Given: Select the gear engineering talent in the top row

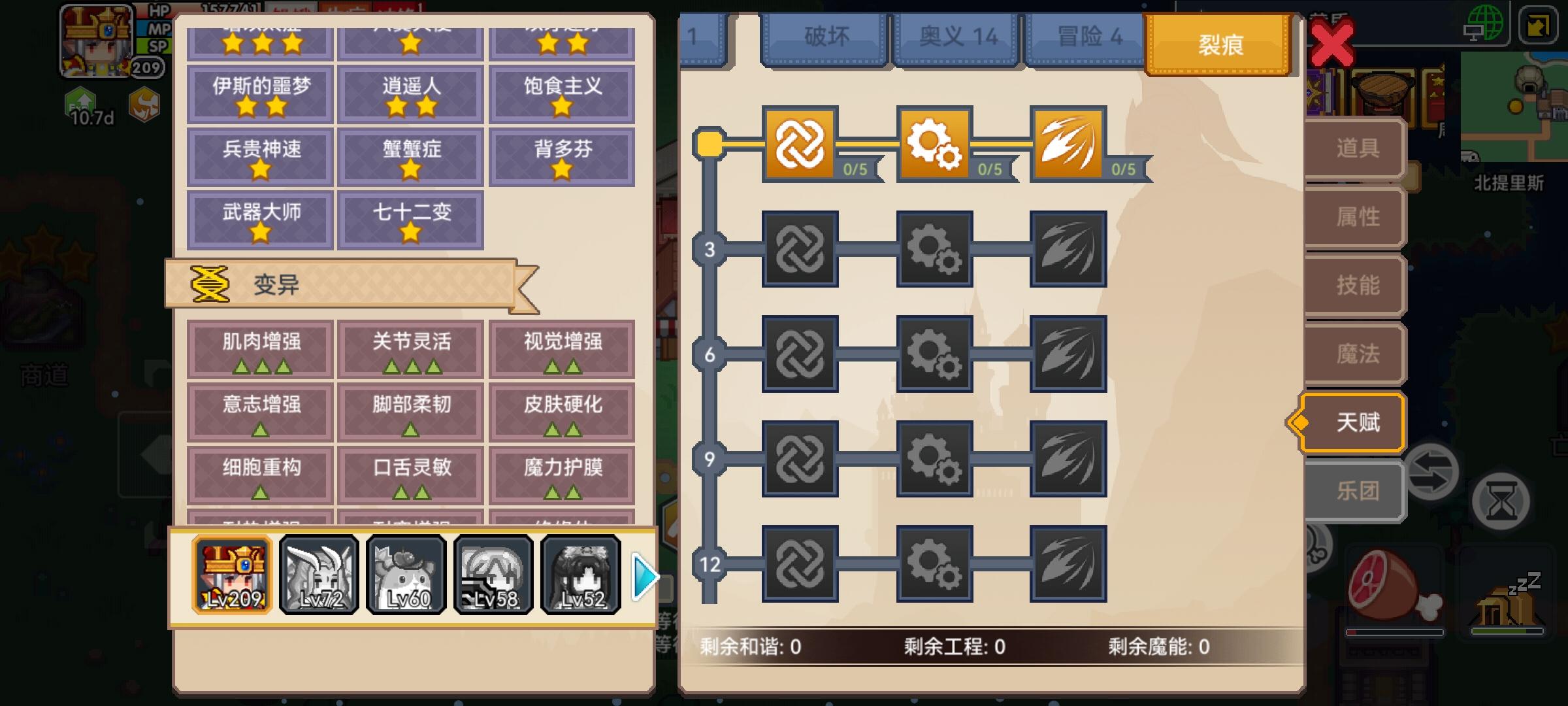Looking at the screenshot, I should pos(934,145).
